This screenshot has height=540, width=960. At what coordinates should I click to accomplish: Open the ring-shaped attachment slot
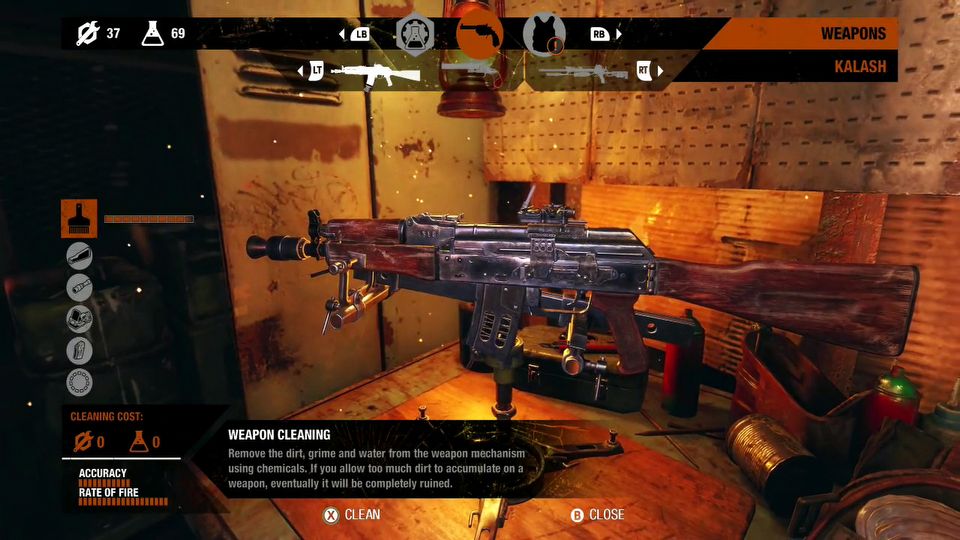[x=79, y=381]
